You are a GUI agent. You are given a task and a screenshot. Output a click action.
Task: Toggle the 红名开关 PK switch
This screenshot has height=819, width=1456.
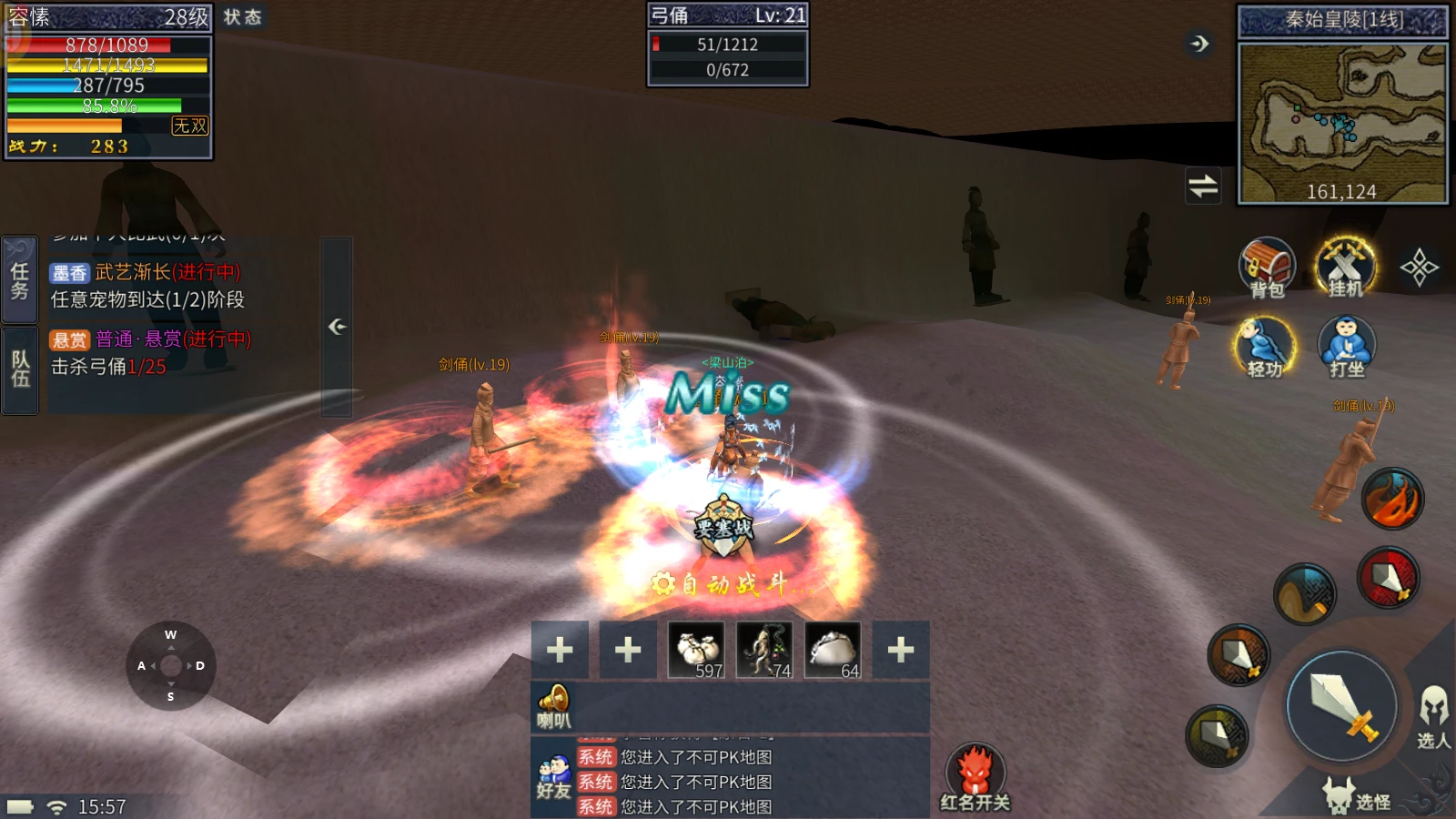click(x=975, y=776)
